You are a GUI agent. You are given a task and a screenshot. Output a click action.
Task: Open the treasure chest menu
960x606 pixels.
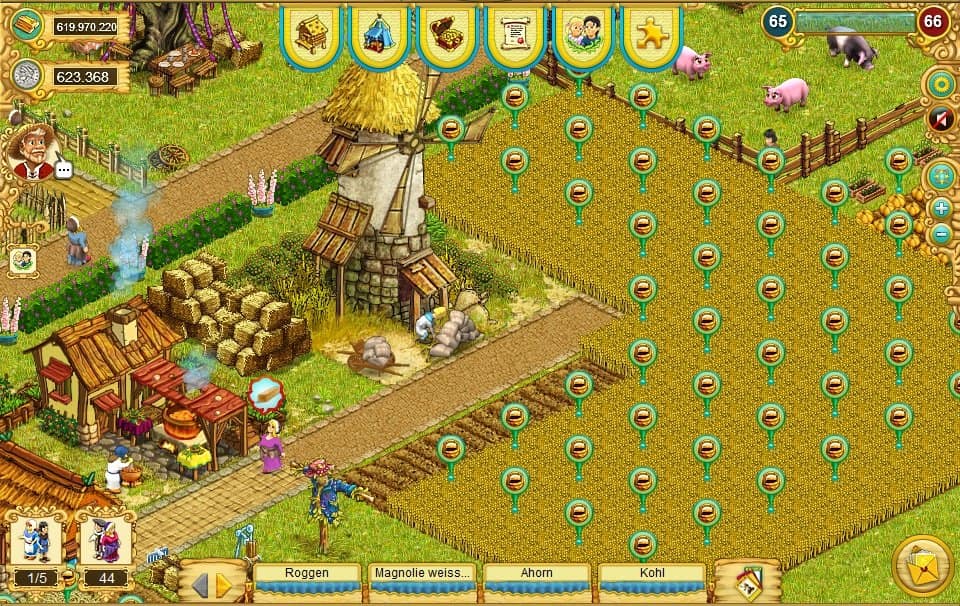447,34
